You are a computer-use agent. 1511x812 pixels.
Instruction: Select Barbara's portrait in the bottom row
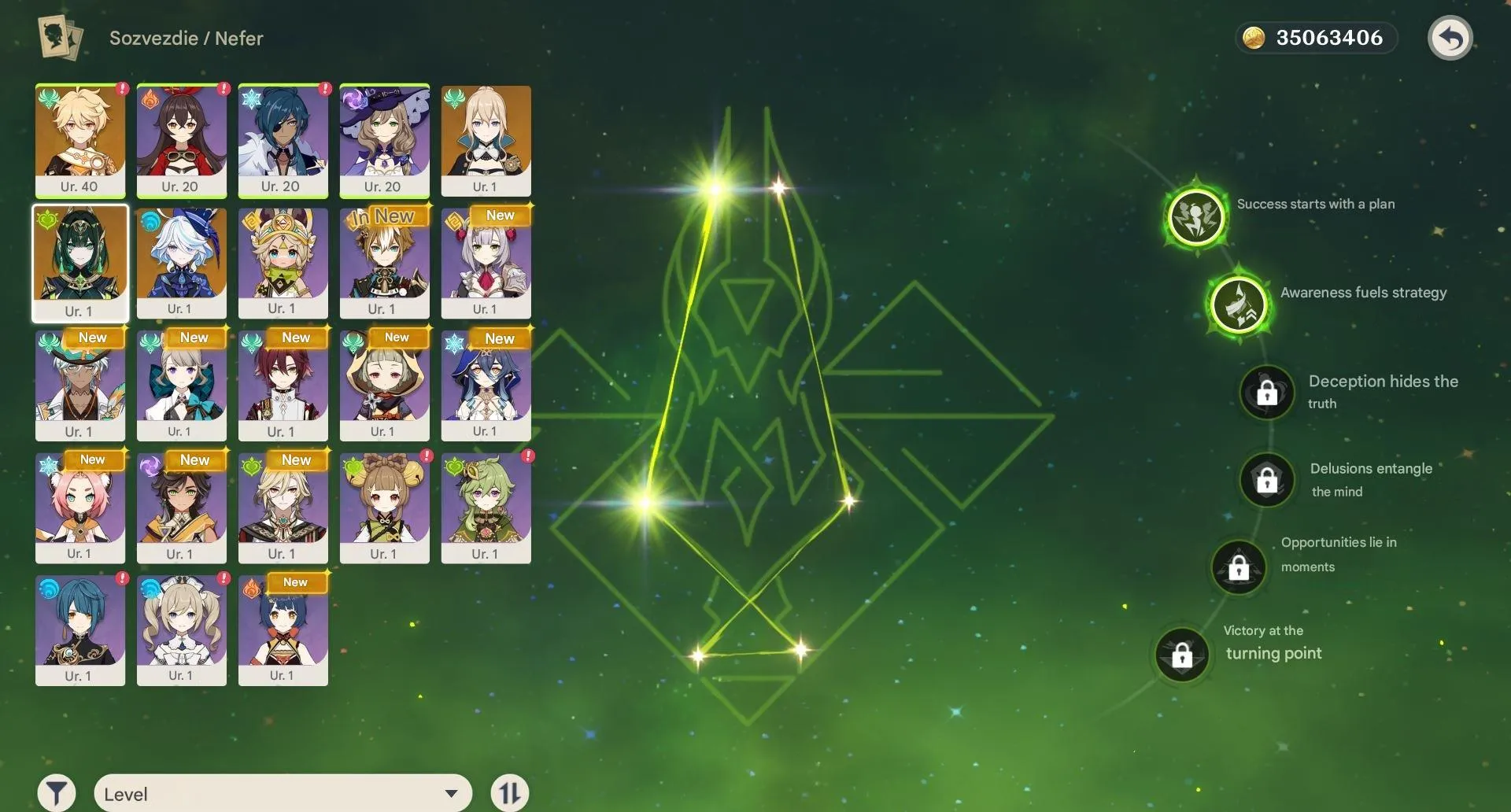click(x=181, y=629)
